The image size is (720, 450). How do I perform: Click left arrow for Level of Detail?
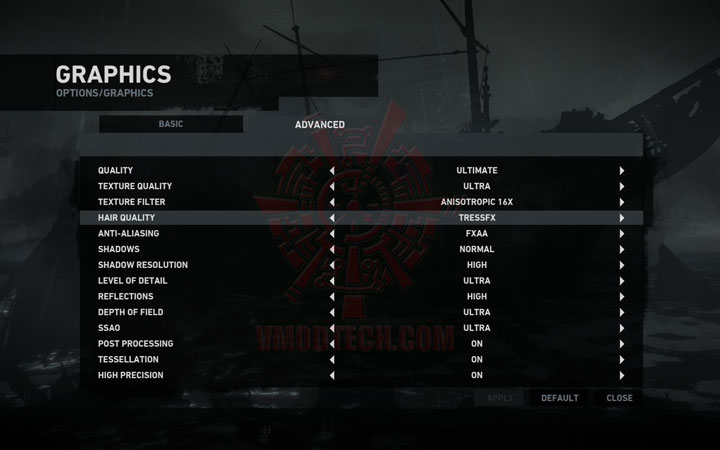[x=332, y=281]
